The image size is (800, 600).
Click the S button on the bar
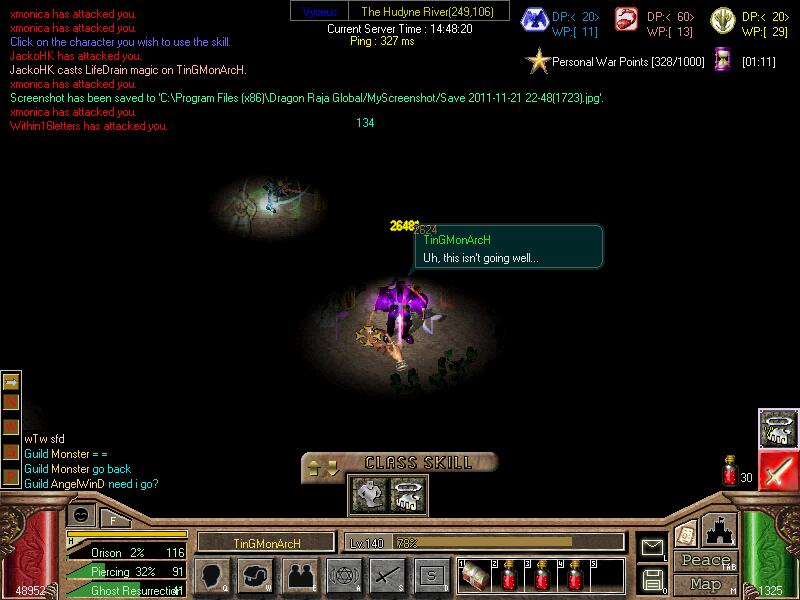point(431,575)
